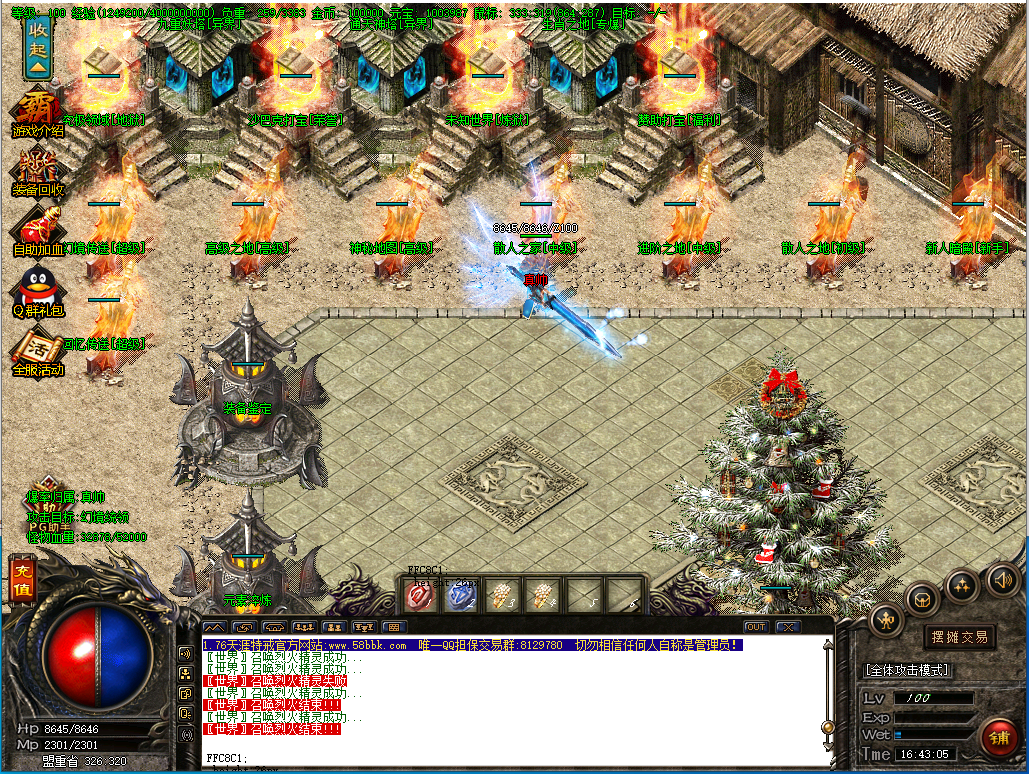Open the 装备回收 equipment recycling icon

[37, 170]
